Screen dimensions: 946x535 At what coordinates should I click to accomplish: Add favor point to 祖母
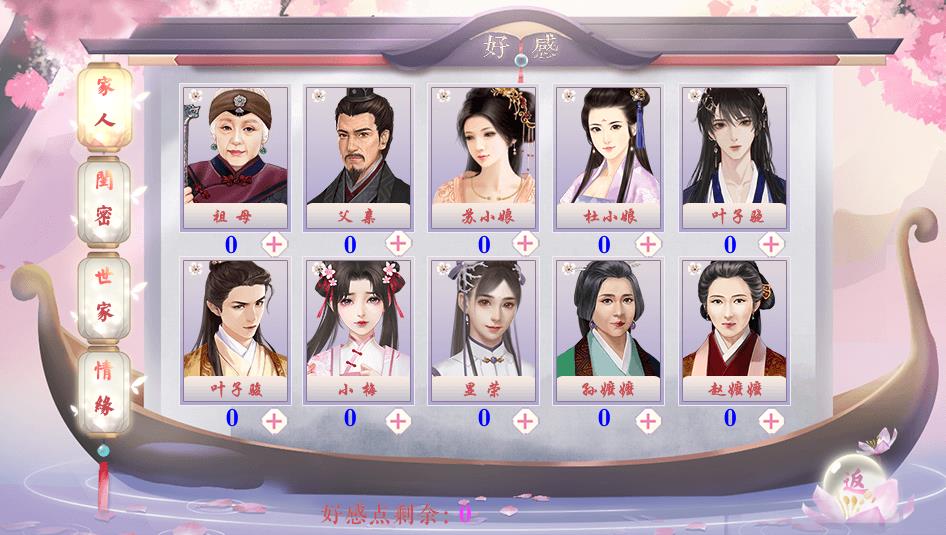tap(274, 244)
